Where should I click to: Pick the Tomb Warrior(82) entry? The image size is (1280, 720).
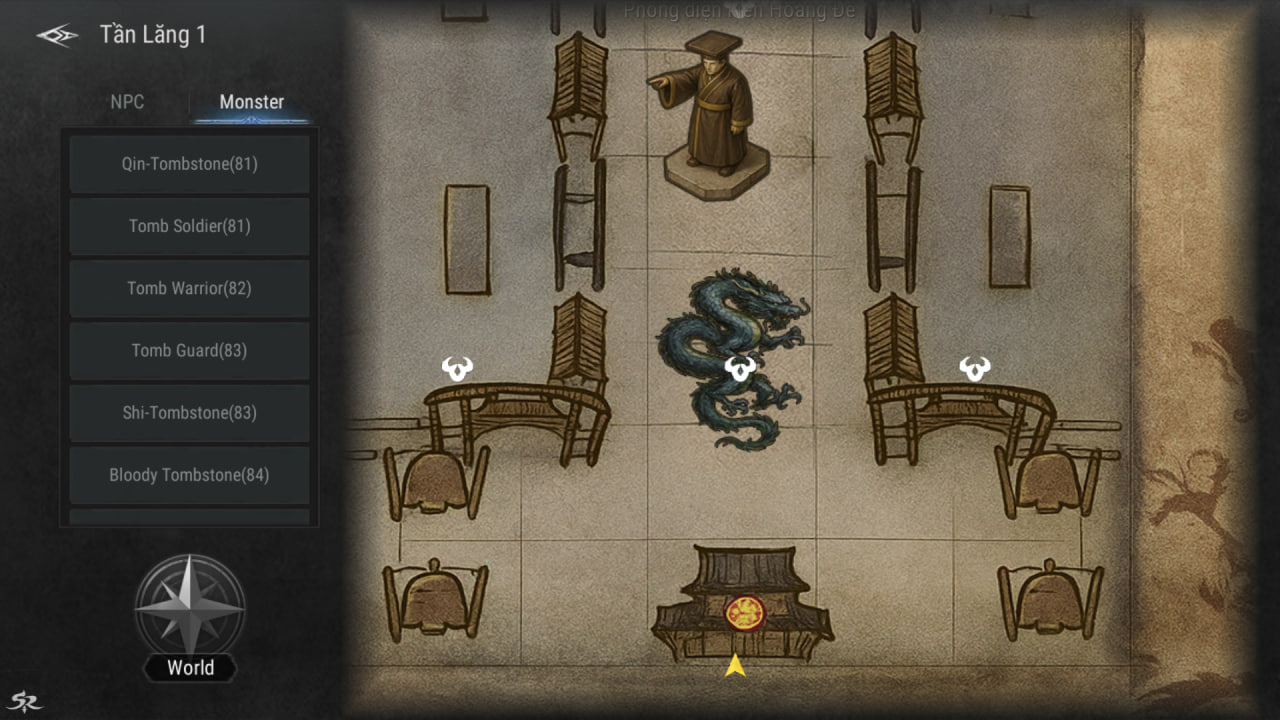pyautogui.click(x=189, y=288)
